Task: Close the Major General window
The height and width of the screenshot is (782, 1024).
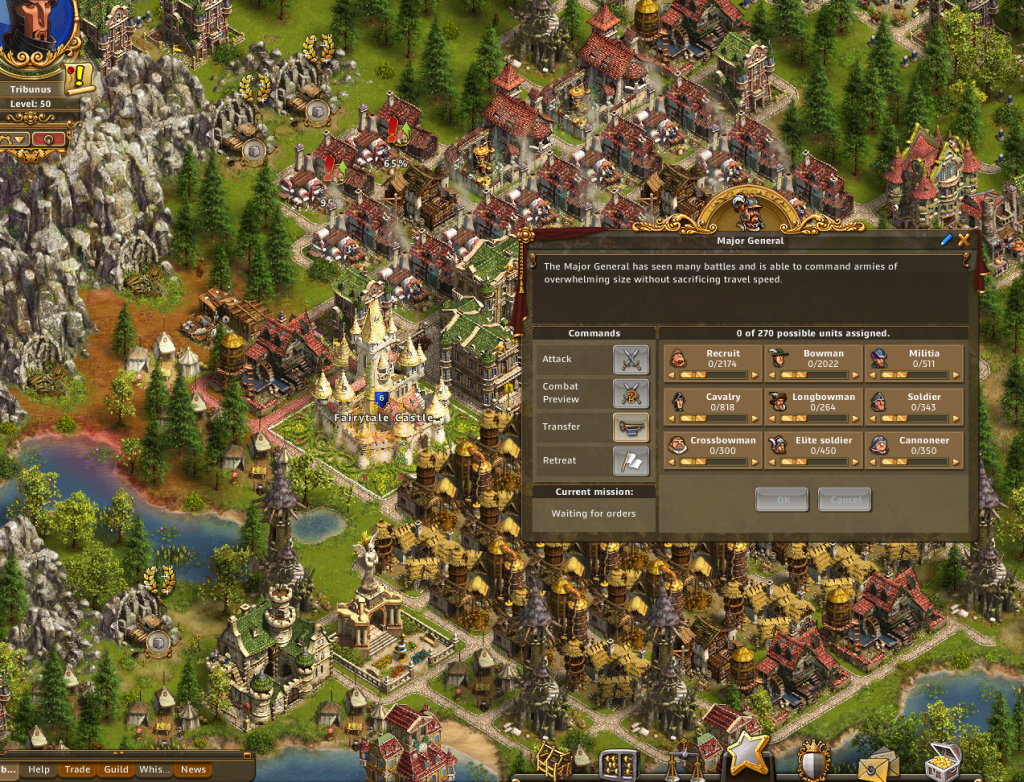Action: pyautogui.click(x=964, y=240)
